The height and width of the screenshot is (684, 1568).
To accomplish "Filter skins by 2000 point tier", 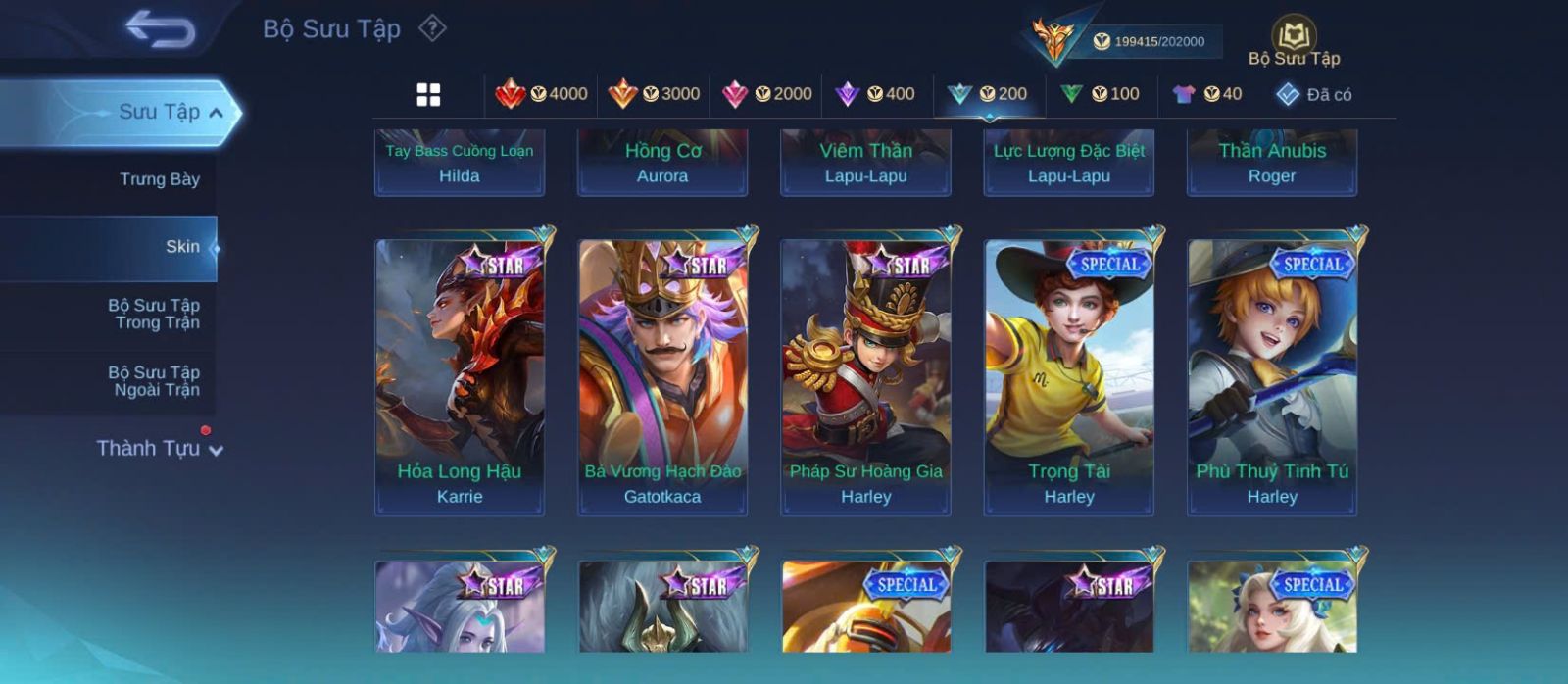I will (767, 94).
